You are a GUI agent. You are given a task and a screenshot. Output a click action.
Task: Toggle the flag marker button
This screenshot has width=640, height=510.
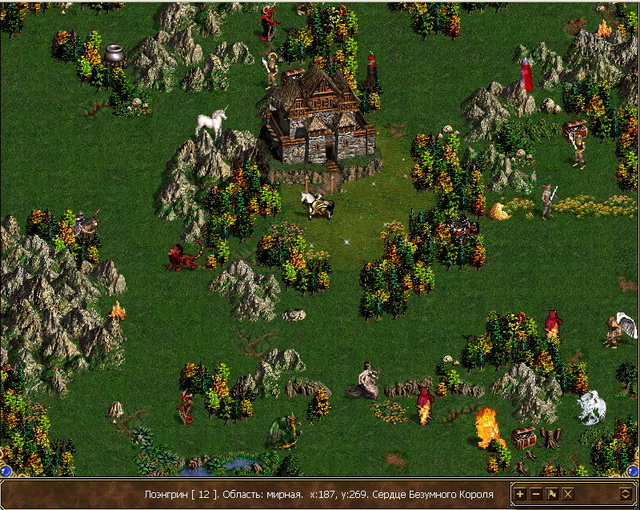[552, 494]
